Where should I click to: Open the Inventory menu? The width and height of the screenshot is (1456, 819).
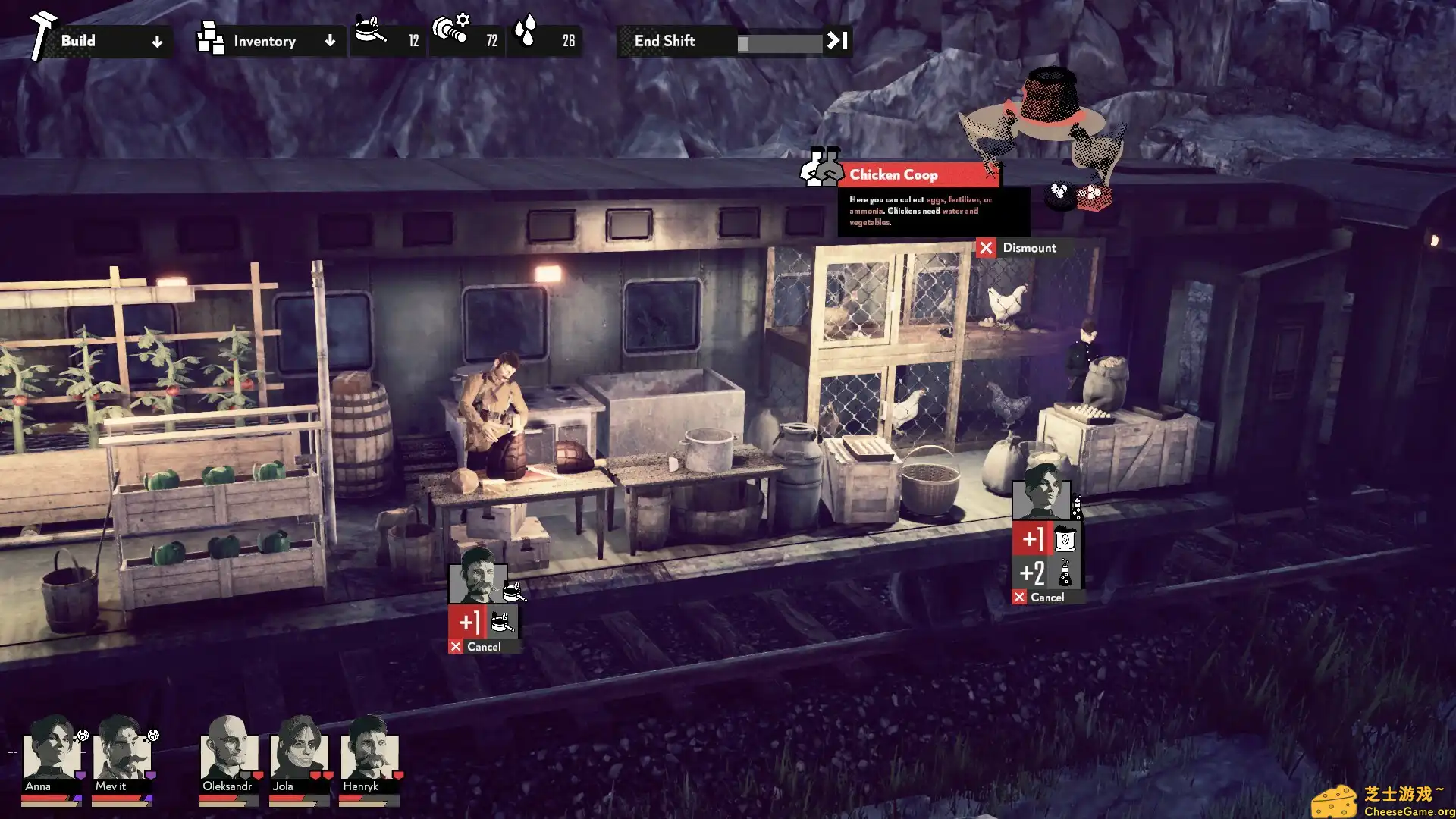265,41
